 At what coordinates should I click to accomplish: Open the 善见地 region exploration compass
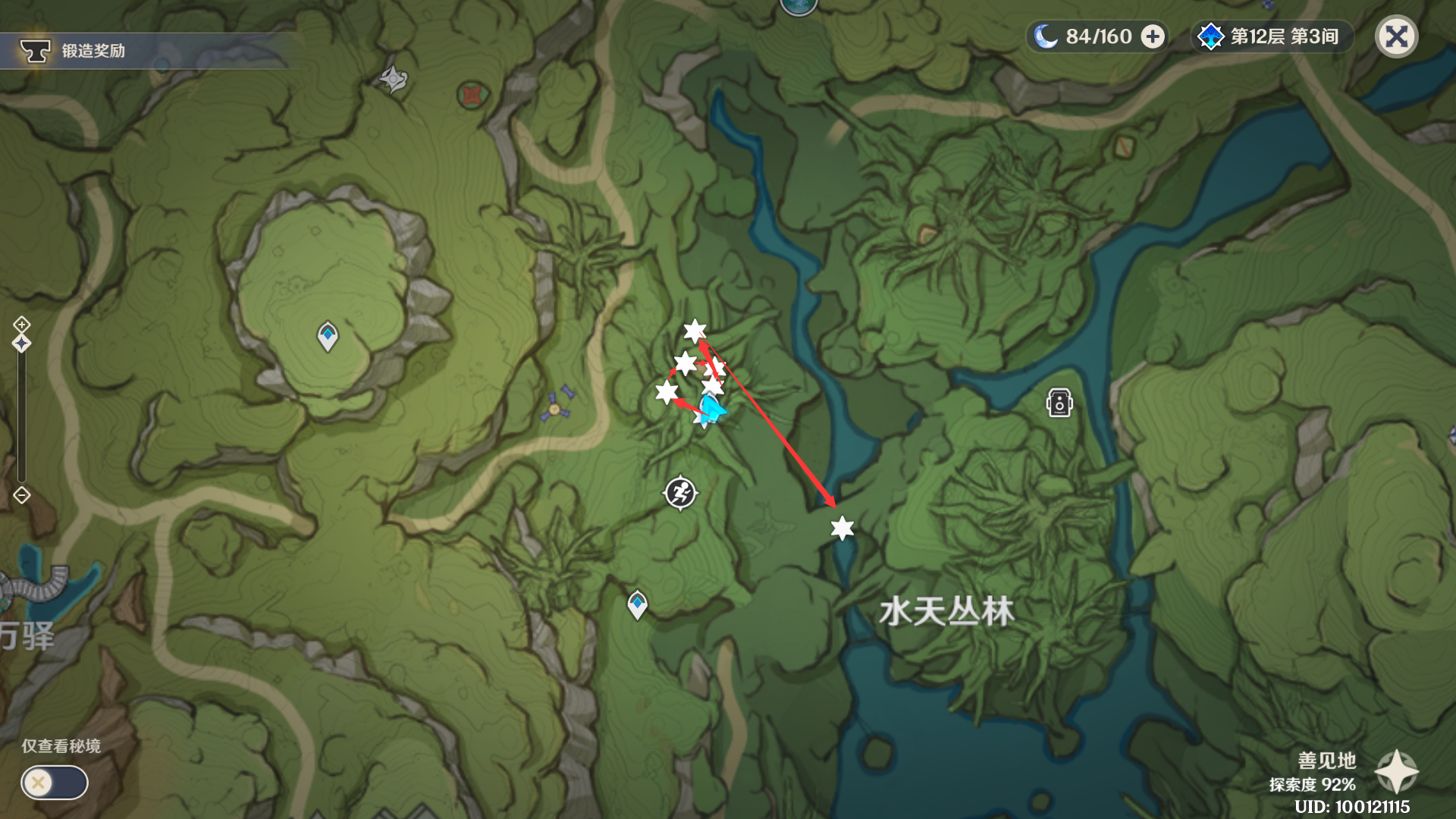click(x=1396, y=772)
